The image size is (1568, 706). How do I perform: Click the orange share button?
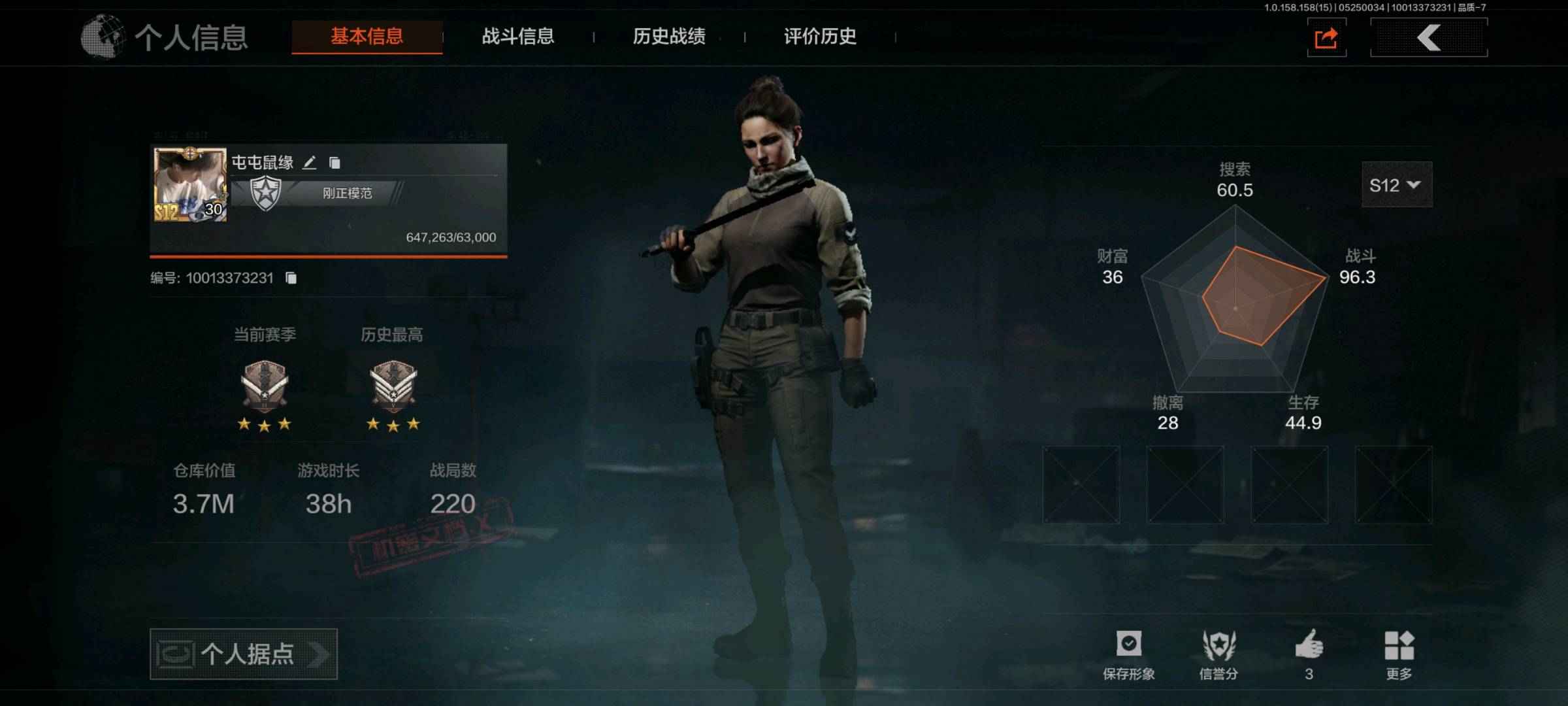pos(1326,39)
